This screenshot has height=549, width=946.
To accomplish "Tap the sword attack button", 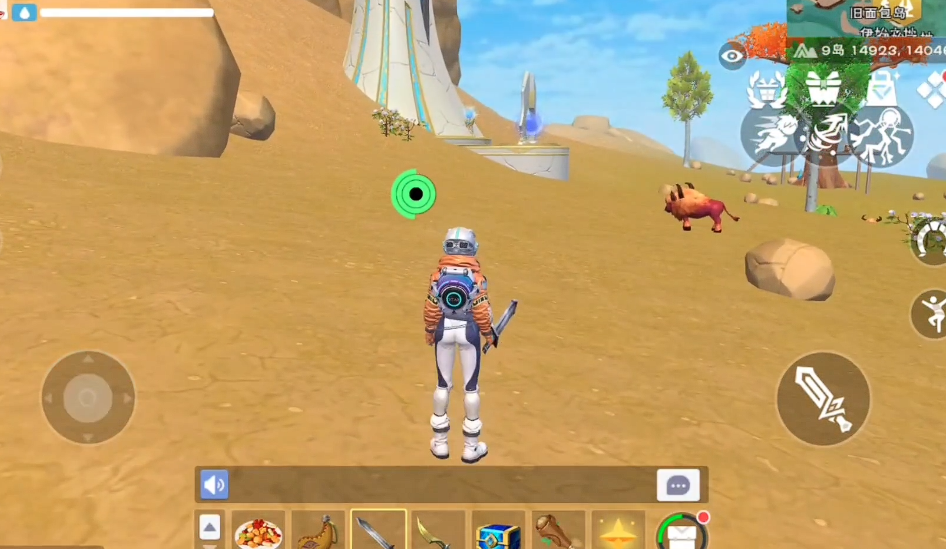I will click(823, 398).
